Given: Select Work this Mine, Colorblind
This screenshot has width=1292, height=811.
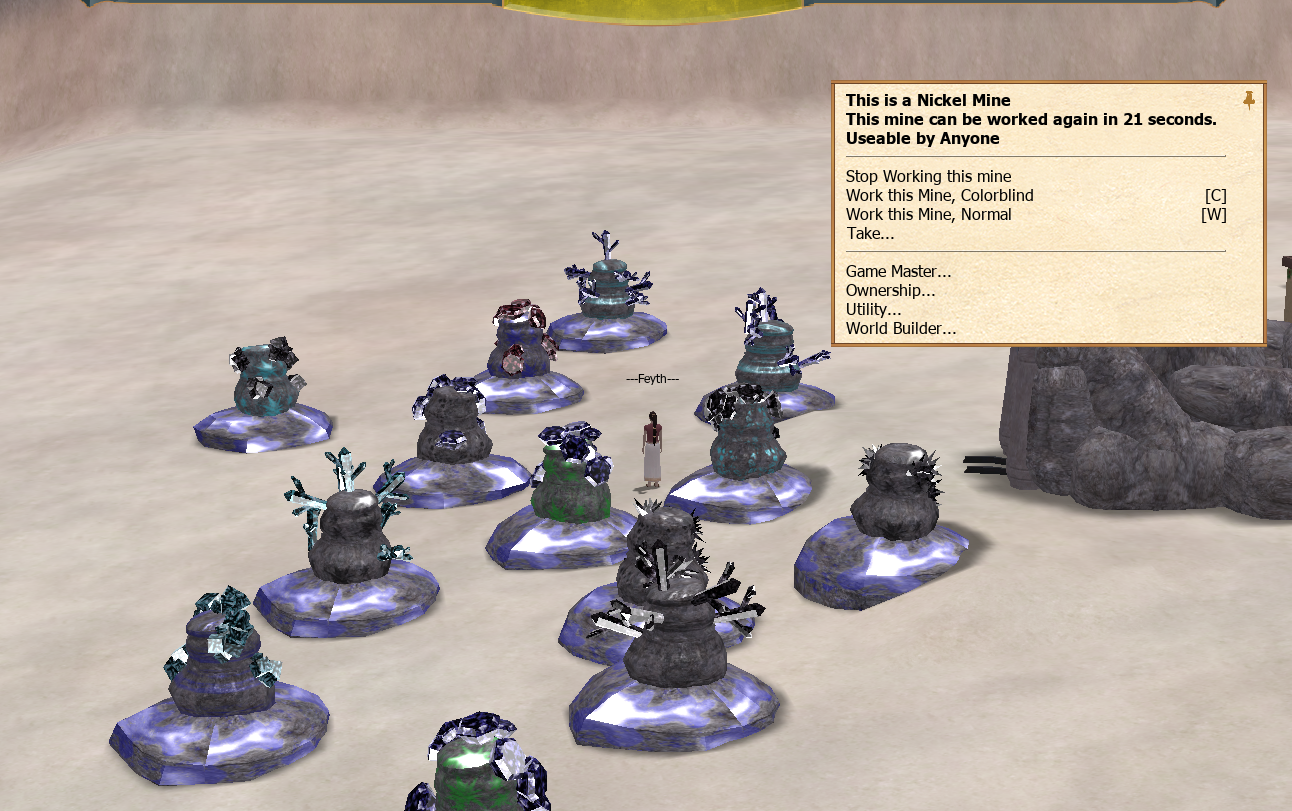Looking at the screenshot, I should [939, 196].
